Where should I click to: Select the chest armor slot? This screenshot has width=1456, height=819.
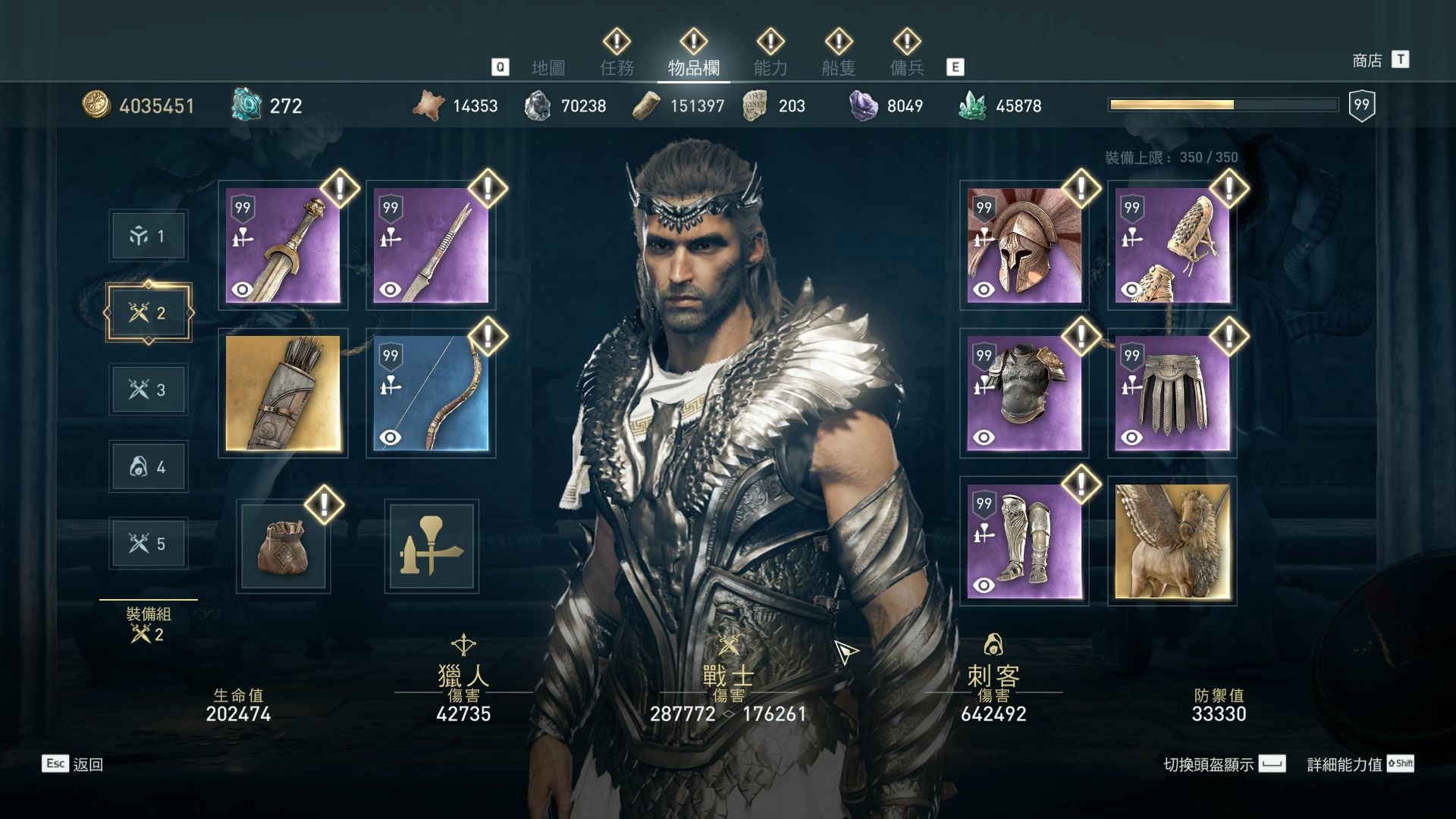[x=1024, y=394]
